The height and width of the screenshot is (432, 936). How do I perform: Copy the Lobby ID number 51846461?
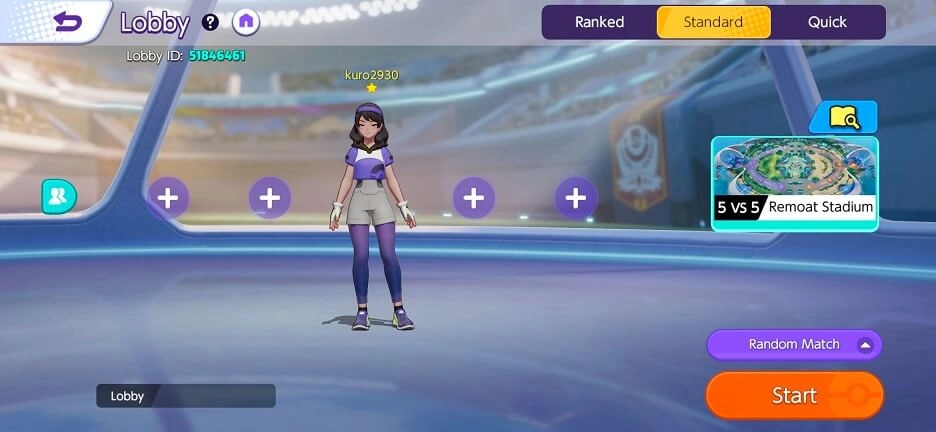[217, 56]
